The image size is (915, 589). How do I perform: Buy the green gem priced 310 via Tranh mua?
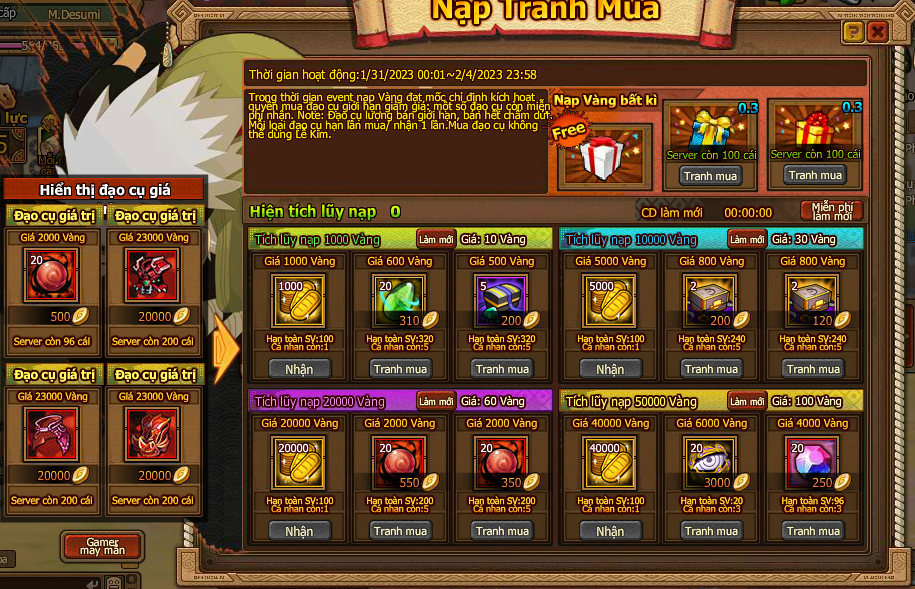tap(401, 369)
